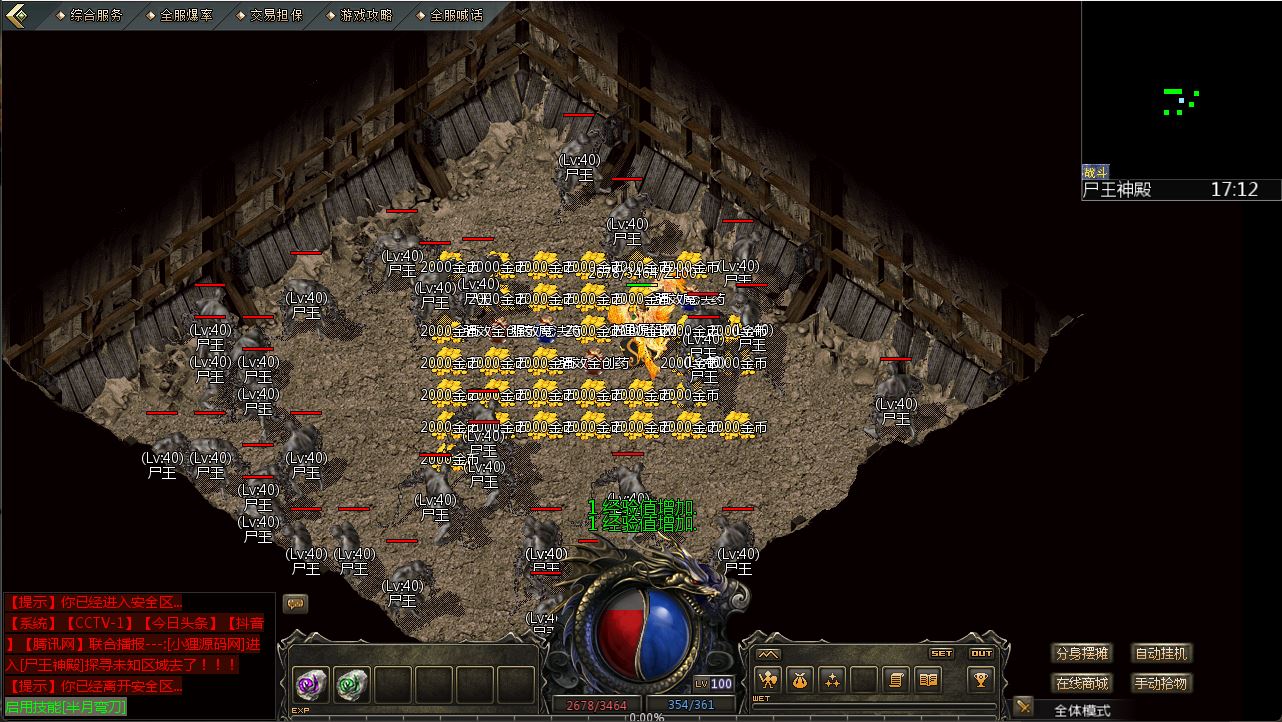1282x722 pixels.
Task: Switch the 全体模式 attack mode
Action: [x=1082, y=710]
